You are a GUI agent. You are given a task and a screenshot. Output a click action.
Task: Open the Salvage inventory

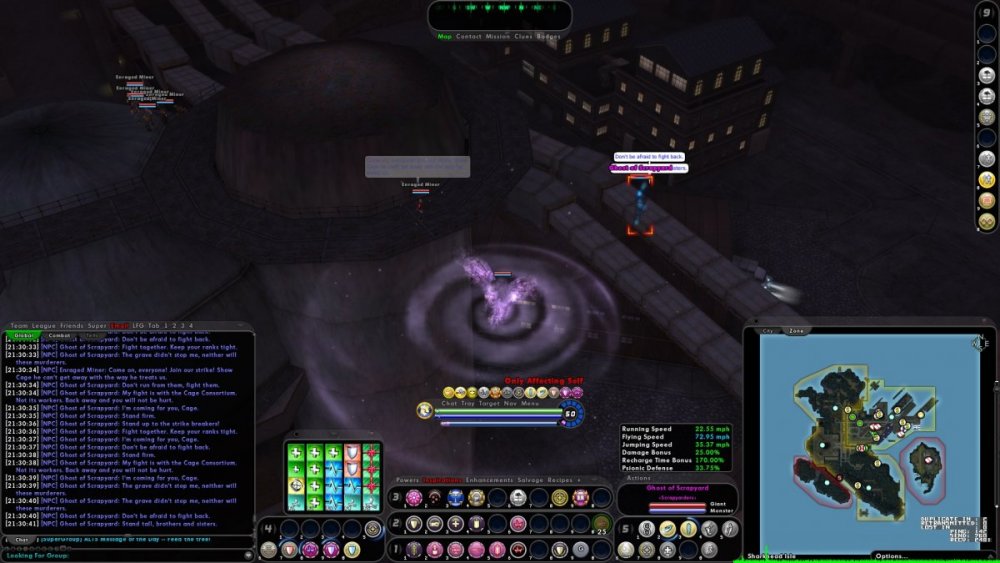532,480
